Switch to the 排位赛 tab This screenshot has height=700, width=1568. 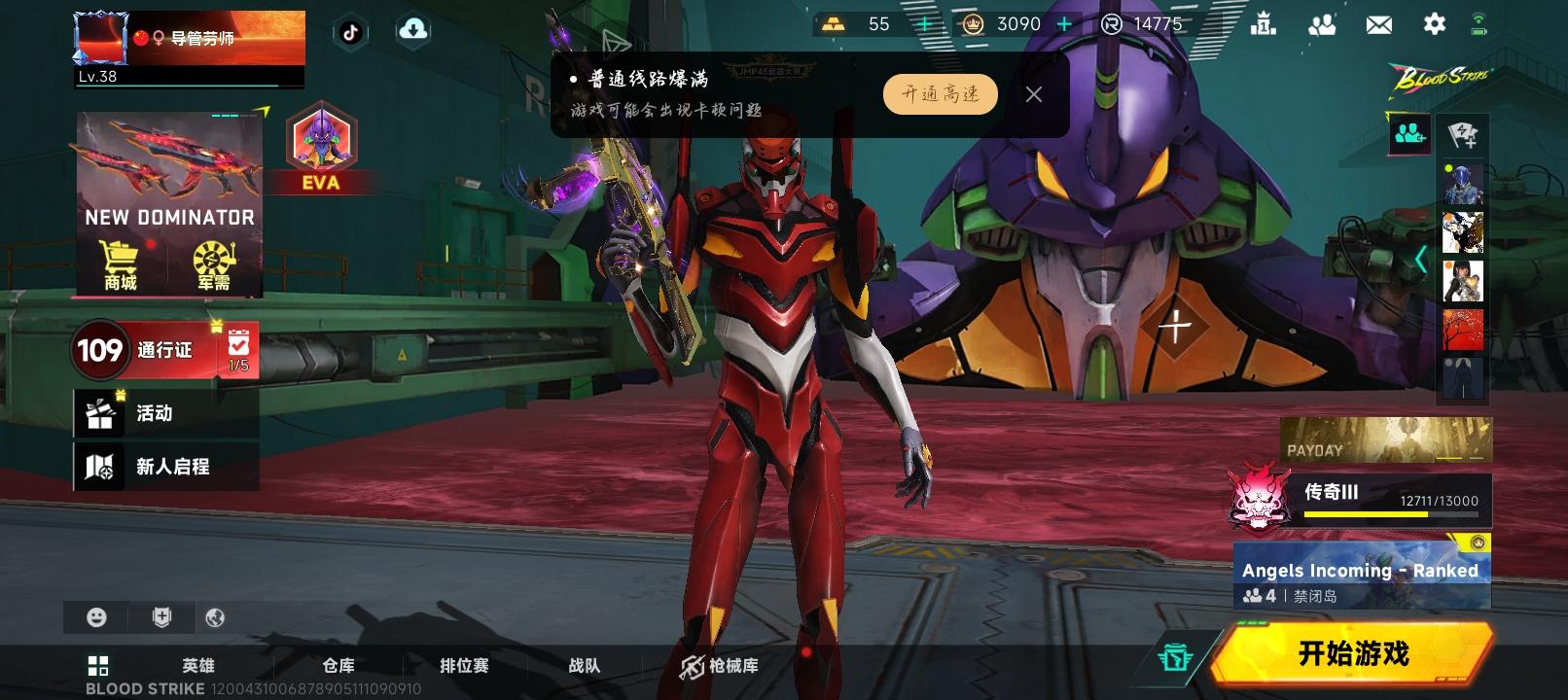click(464, 666)
